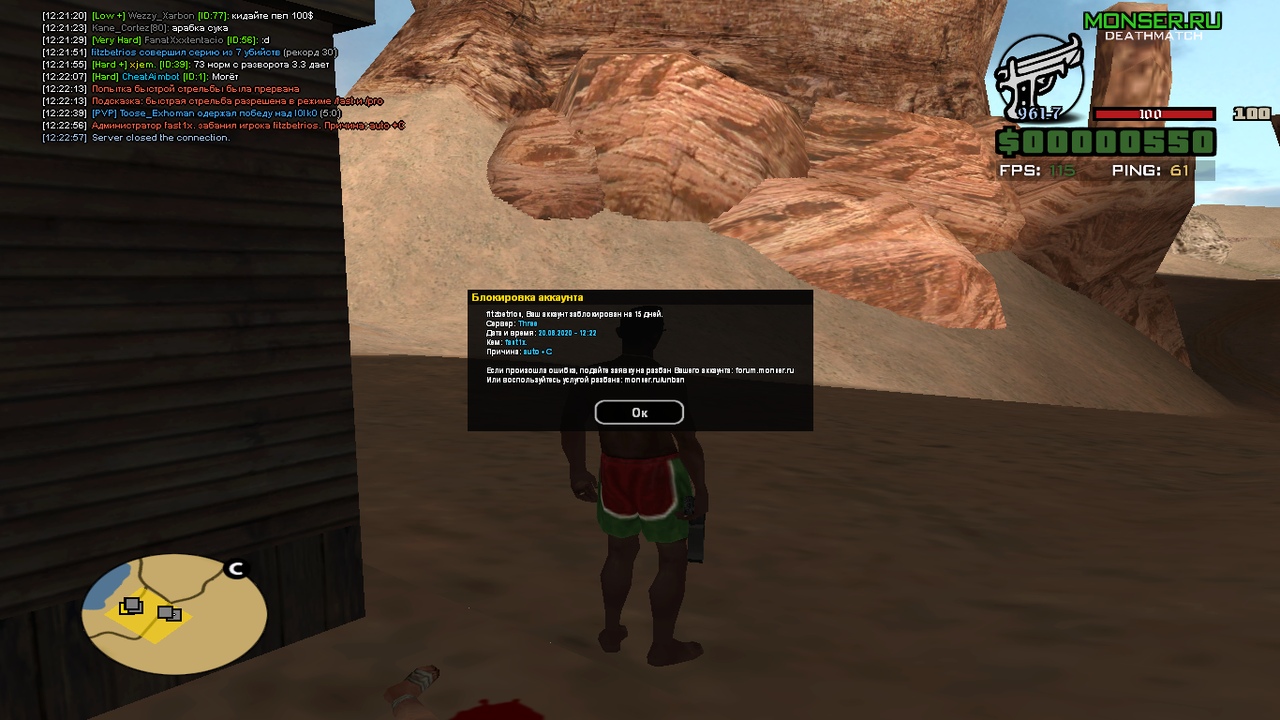Click the circular radar minimap
Screen dimensions: 1280x720
(x=174, y=613)
